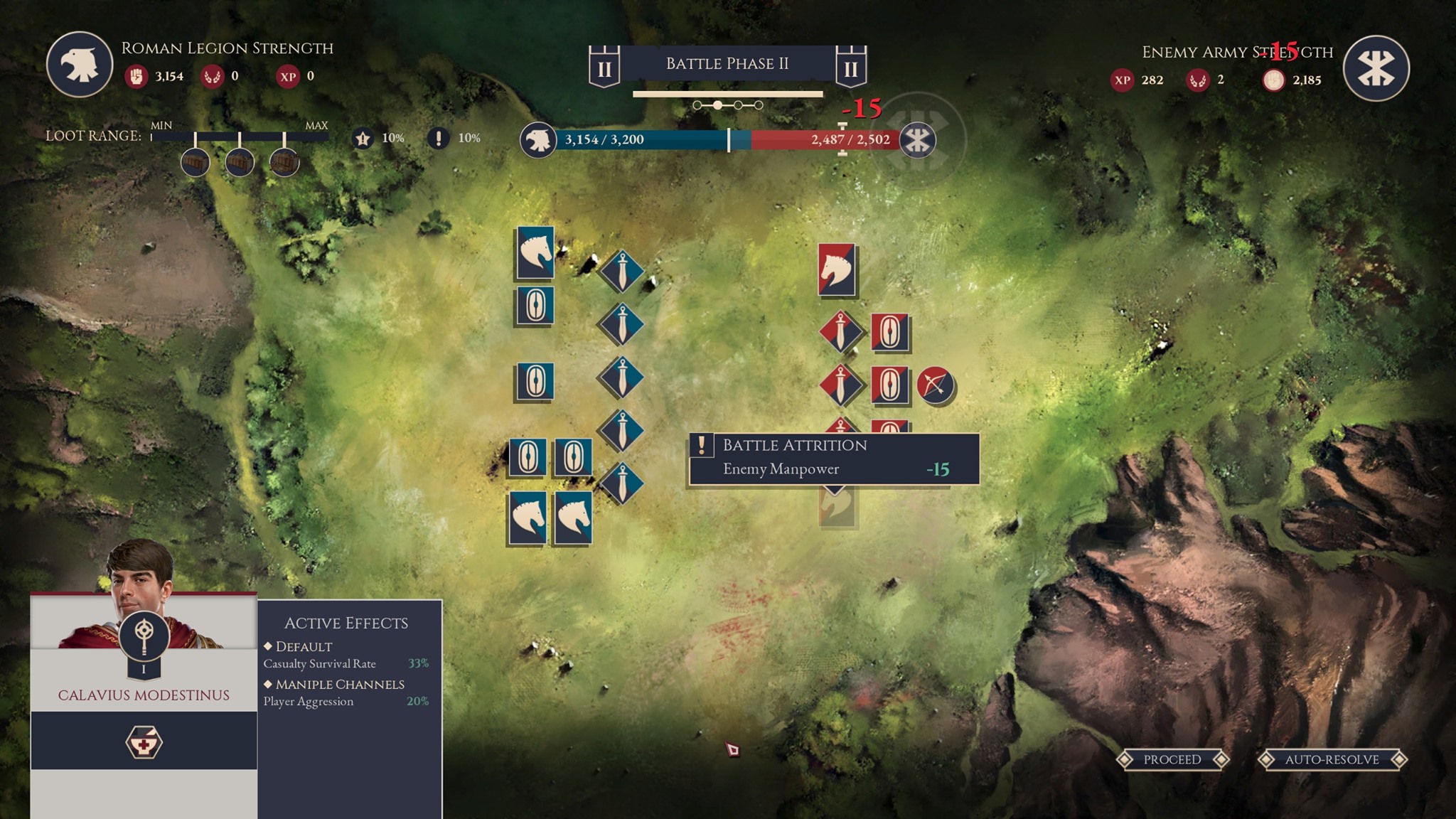Click the Battle Attrition exclamation icon
The height and width of the screenshot is (819, 1456).
[702, 446]
